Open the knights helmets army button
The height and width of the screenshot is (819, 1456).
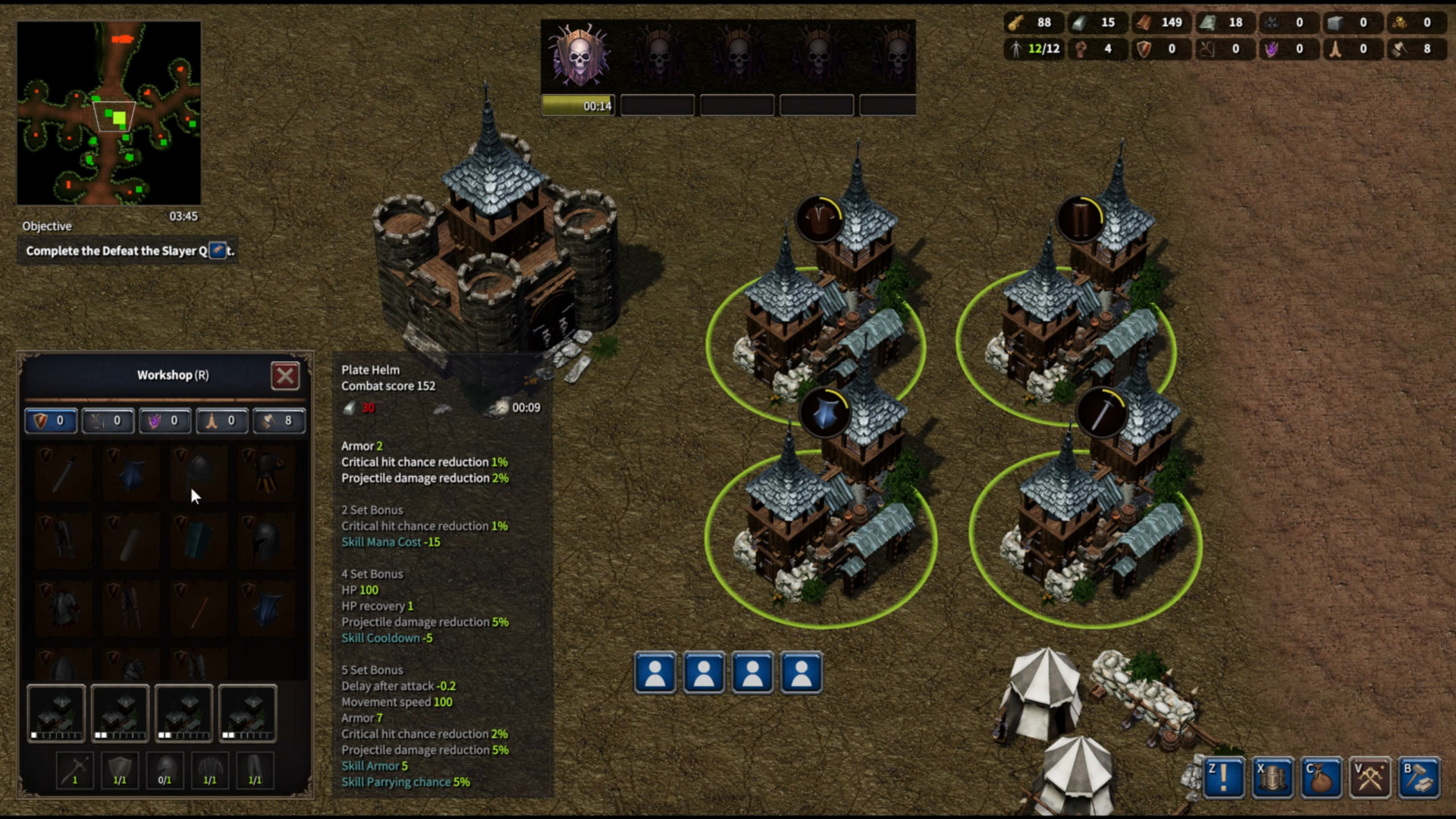coord(1272,777)
